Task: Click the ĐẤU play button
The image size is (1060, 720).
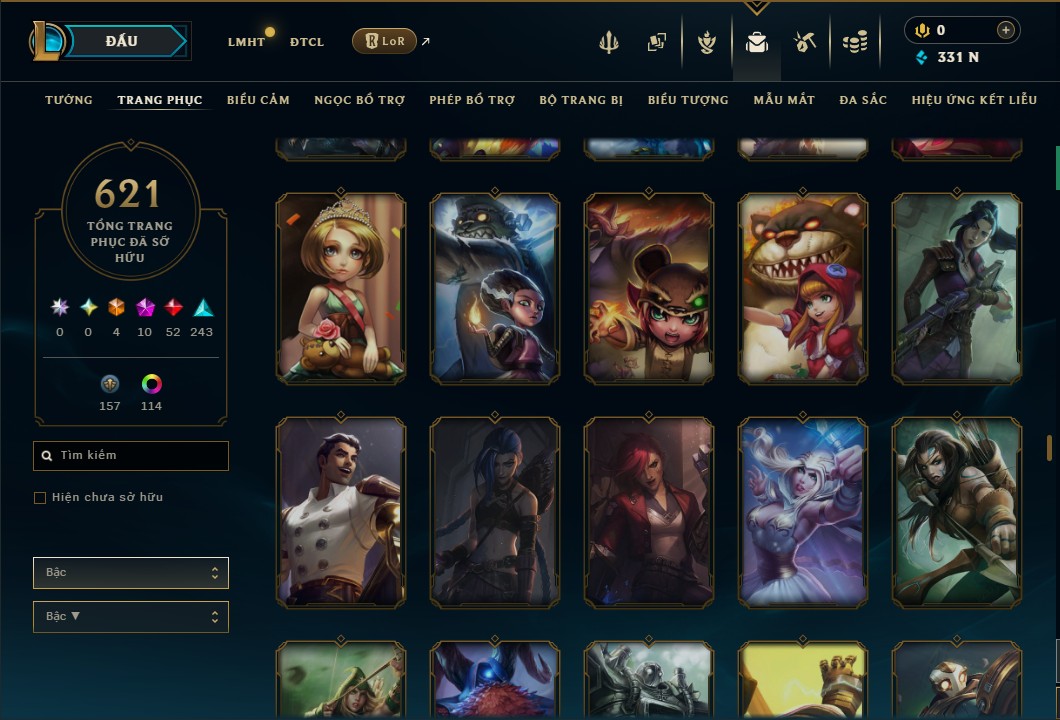Action: pyautogui.click(x=121, y=41)
